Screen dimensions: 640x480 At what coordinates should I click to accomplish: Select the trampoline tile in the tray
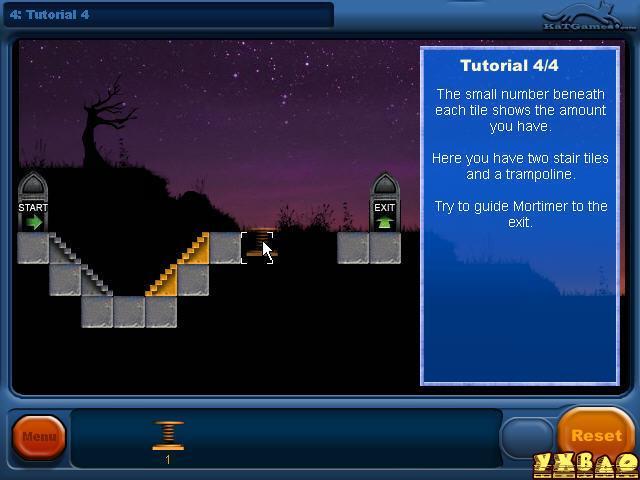tap(168, 436)
